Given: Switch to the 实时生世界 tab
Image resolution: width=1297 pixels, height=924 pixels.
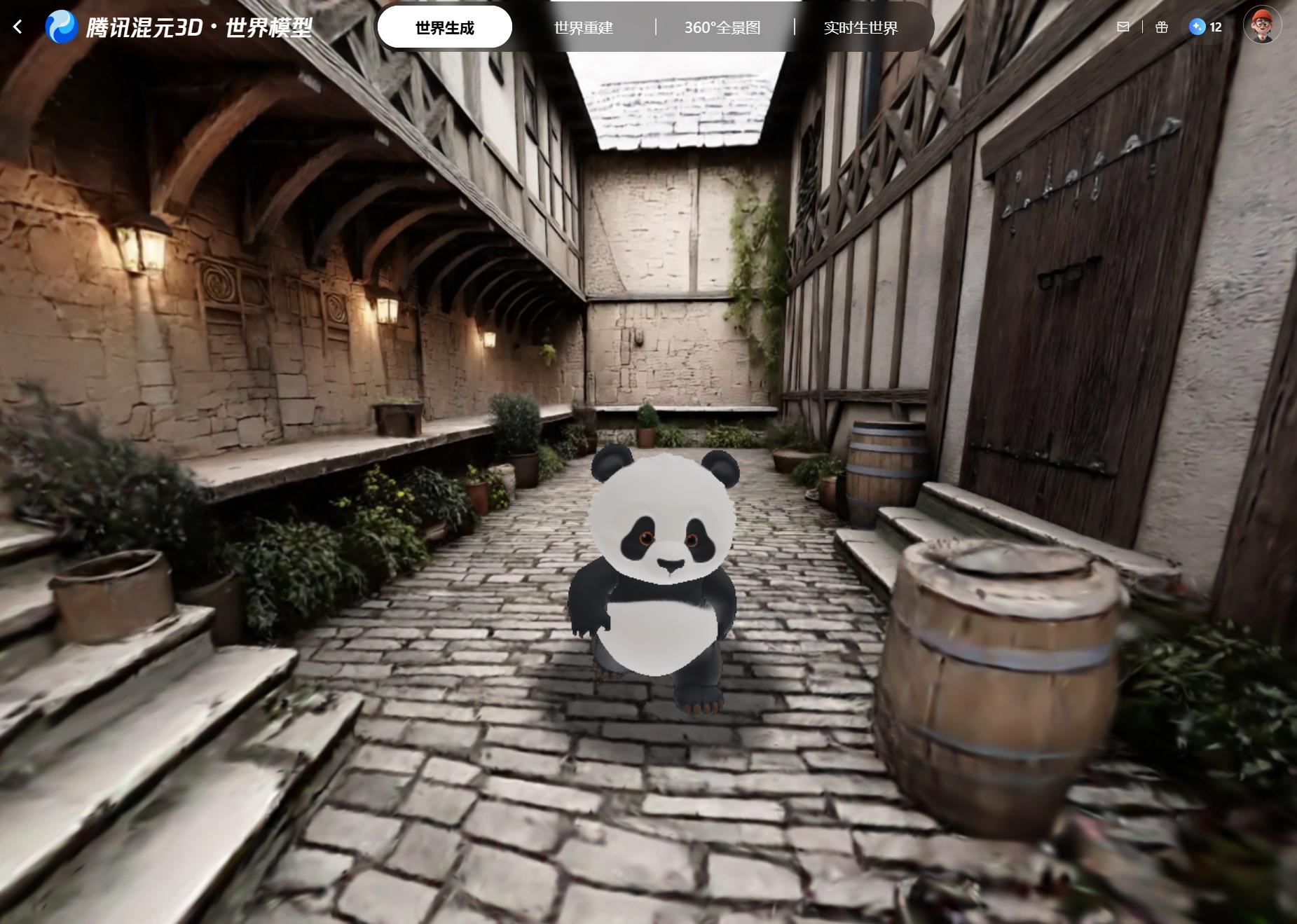Looking at the screenshot, I should tap(860, 28).
